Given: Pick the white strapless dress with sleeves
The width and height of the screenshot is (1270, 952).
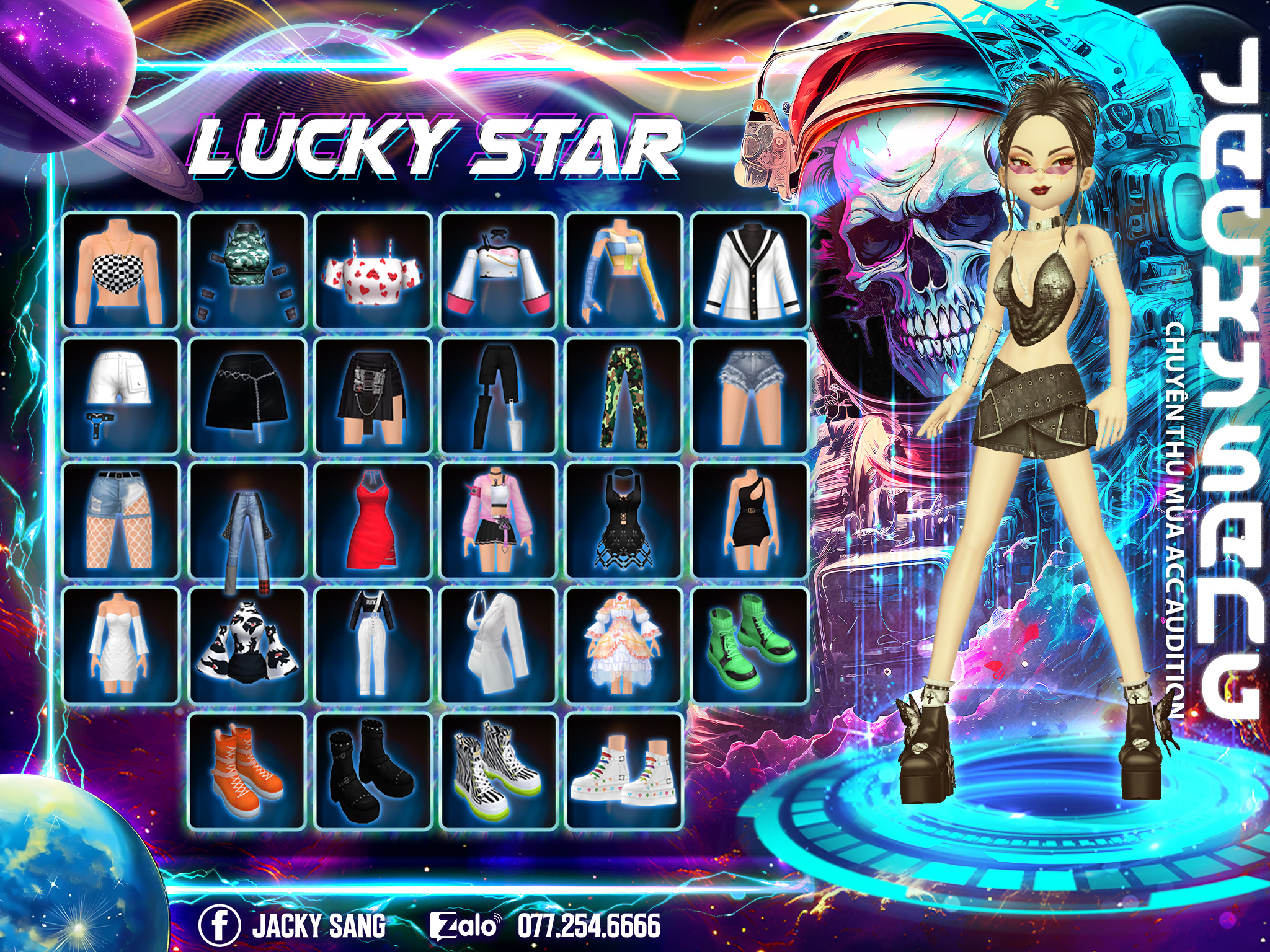Looking at the screenshot, I should (x=121, y=646).
